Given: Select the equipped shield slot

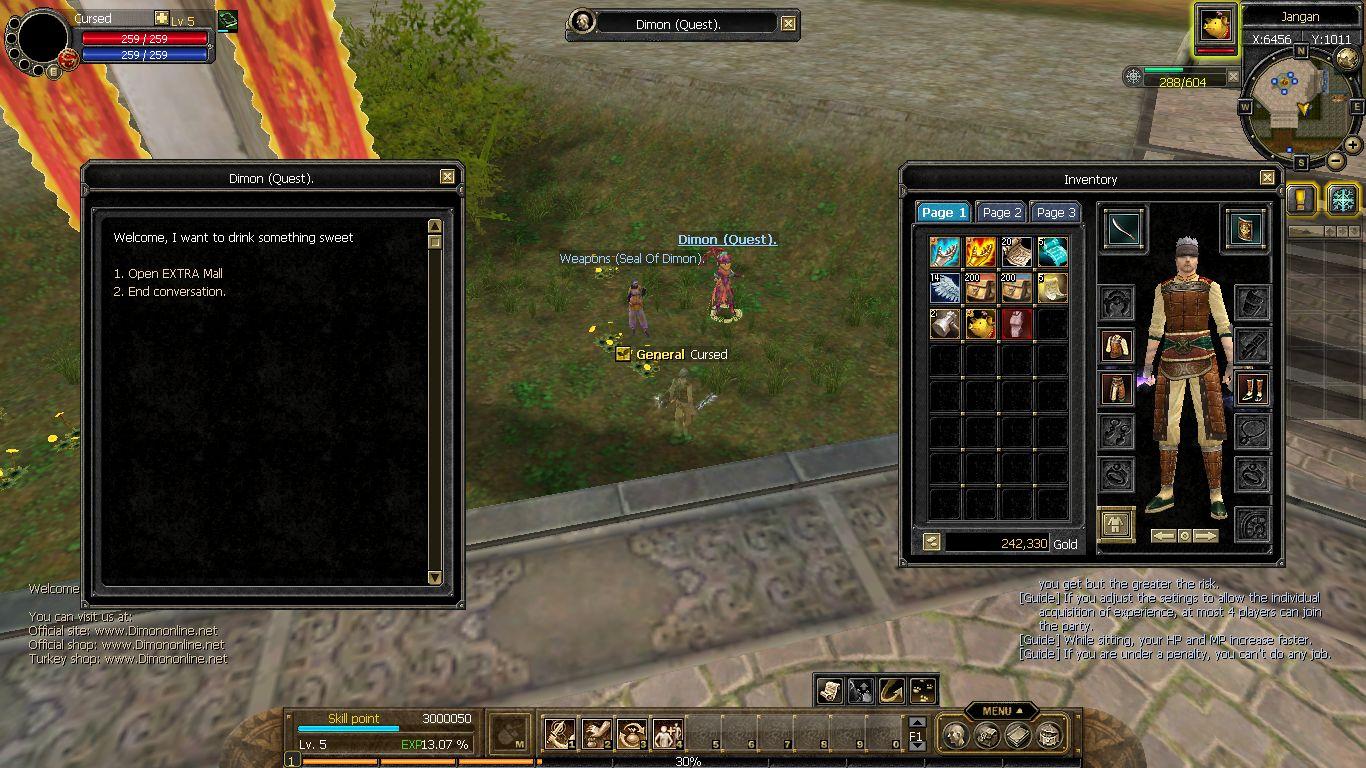Looking at the screenshot, I should pos(1245,229).
